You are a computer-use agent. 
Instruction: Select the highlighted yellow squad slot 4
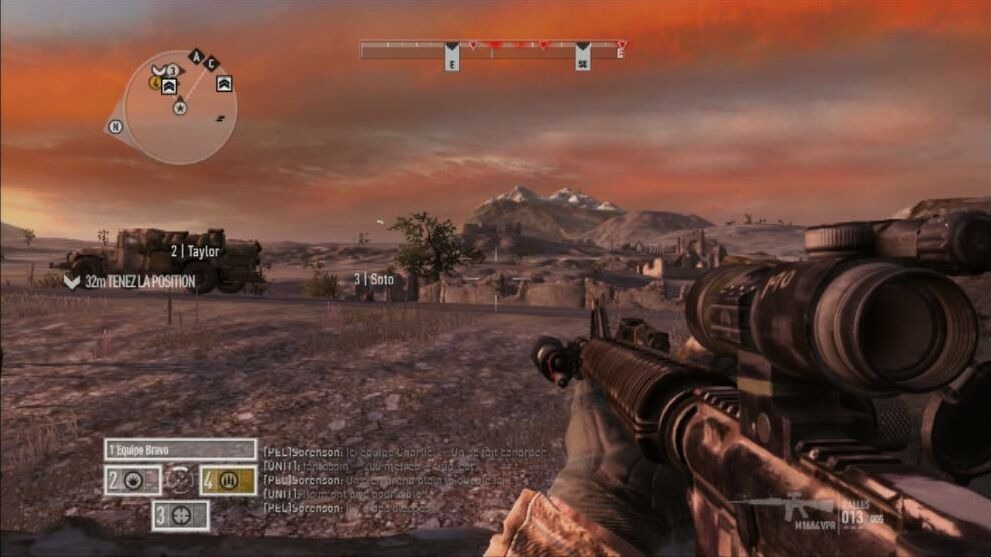[227, 481]
